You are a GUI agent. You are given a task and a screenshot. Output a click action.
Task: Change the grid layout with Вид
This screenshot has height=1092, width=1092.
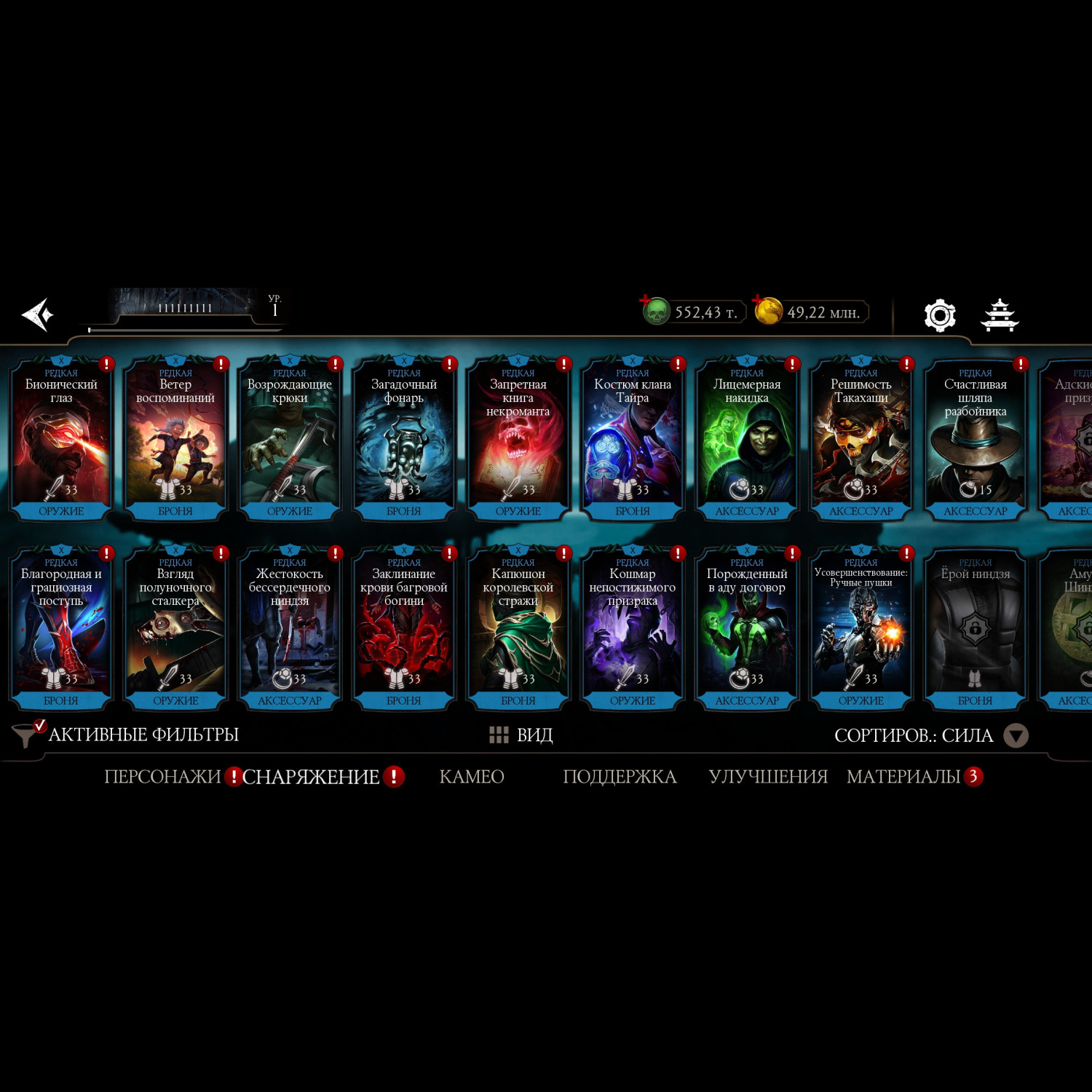(521, 735)
